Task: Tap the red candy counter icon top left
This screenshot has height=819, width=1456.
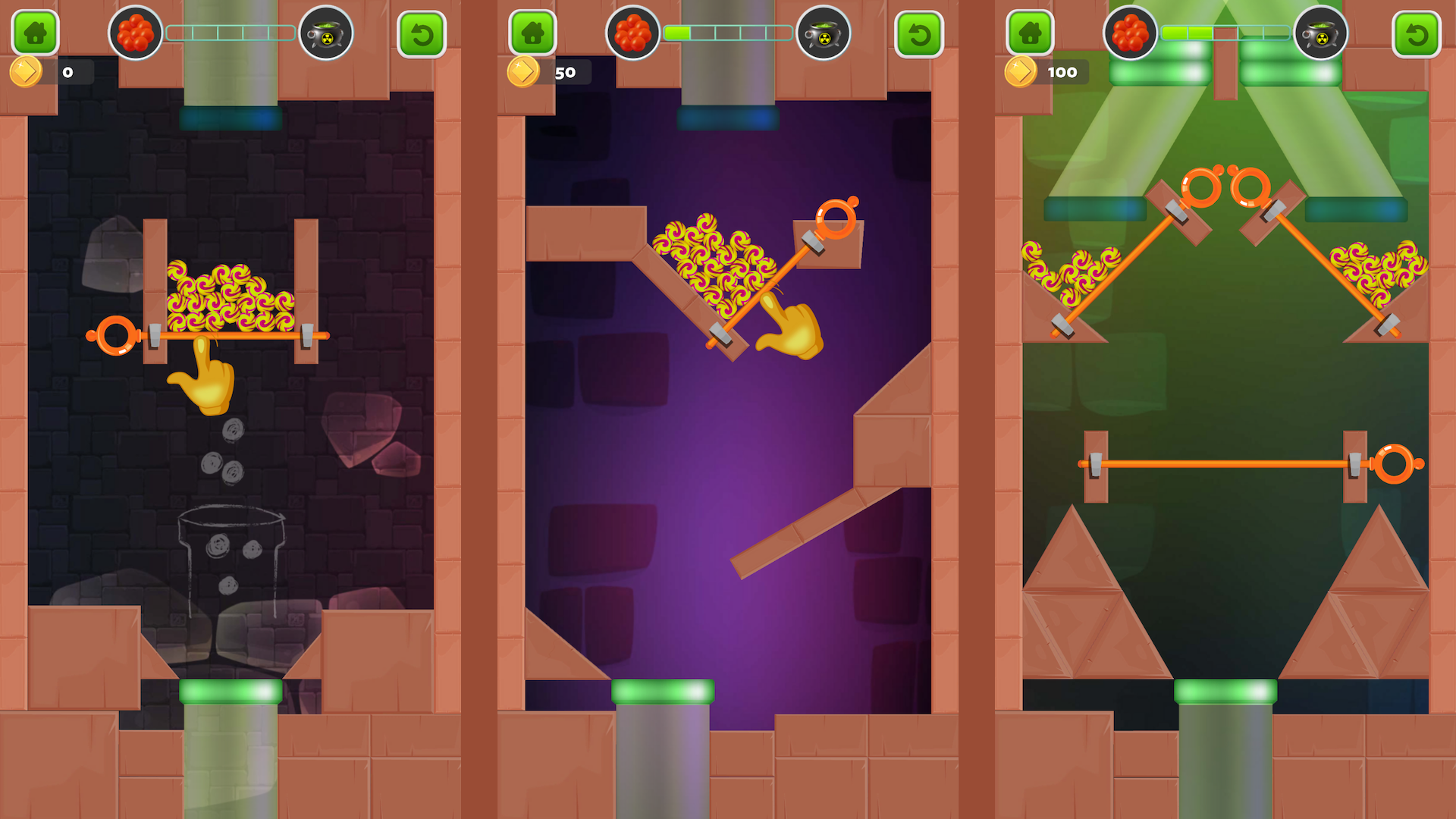Action: 135,32
